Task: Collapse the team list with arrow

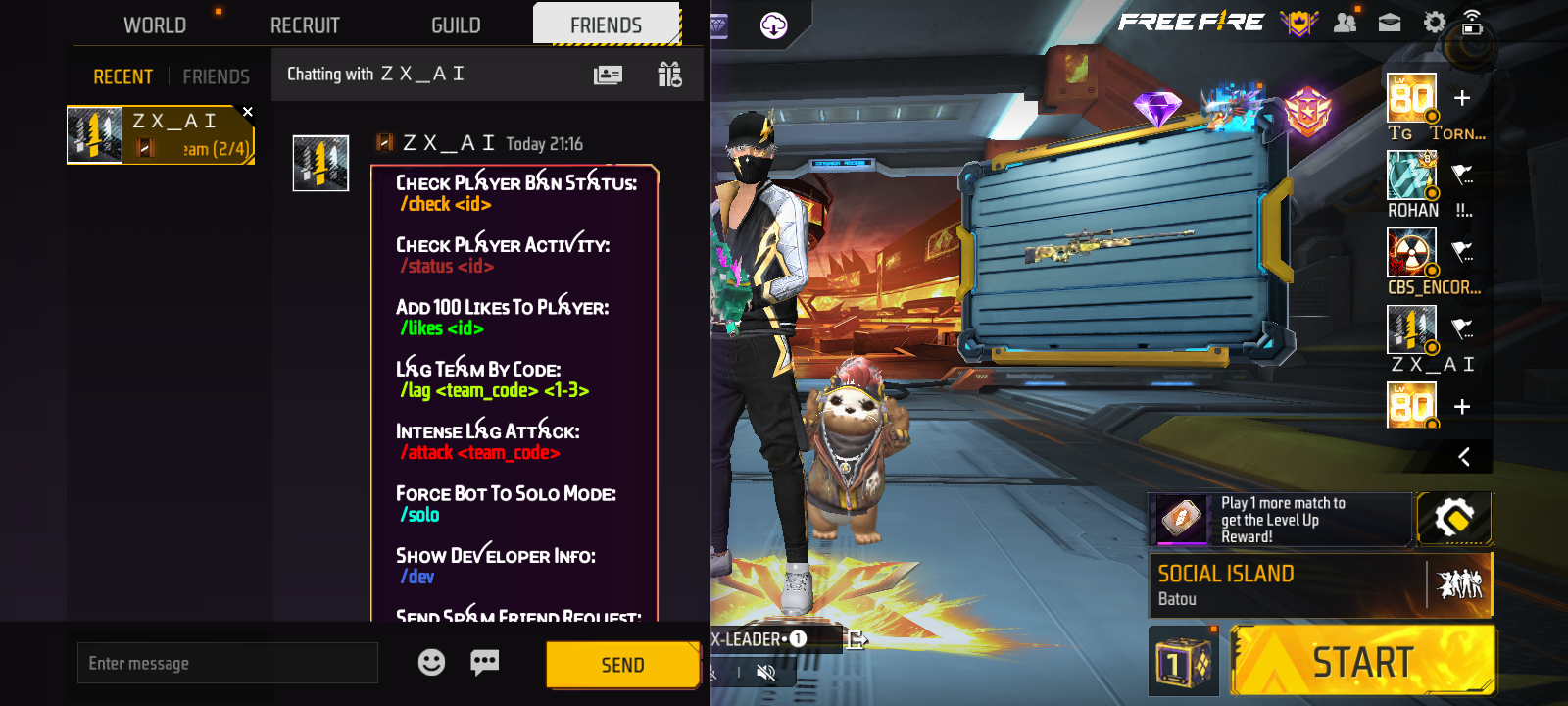Action: click(1464, 457)
